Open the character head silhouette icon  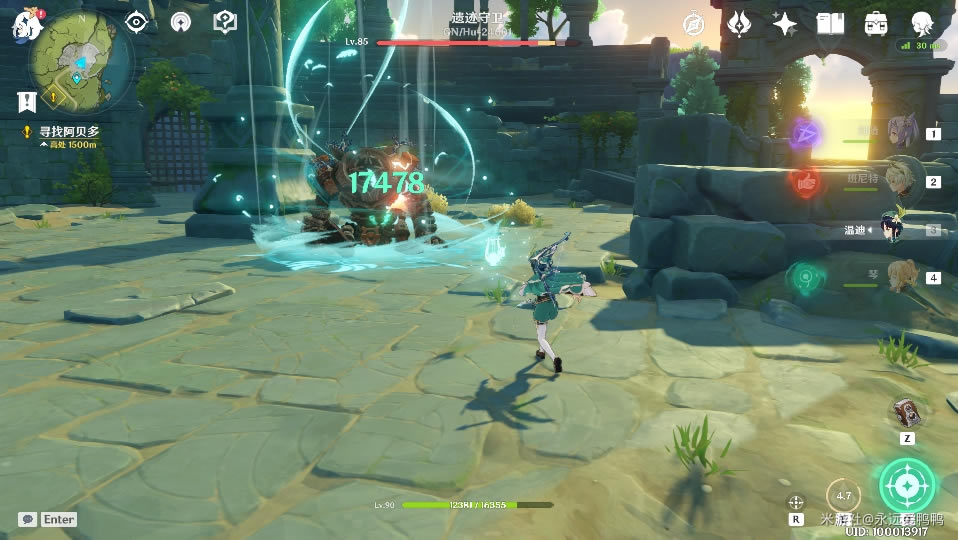[x=921, y=24]
